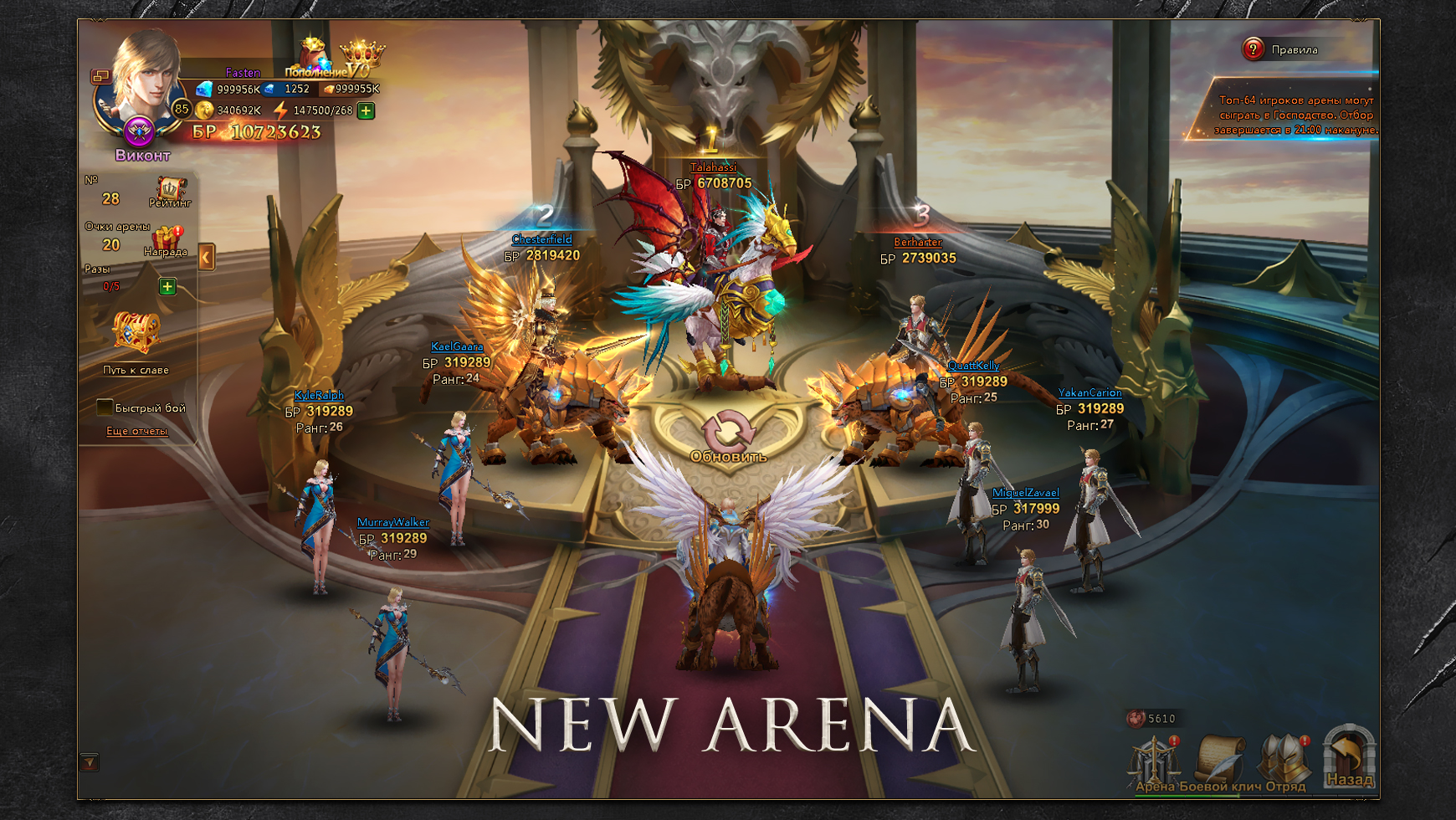The width and height of the screenshot is (1456, 820).
Task: Challenge rank 3 player Berharter
Action: (917, 243)
